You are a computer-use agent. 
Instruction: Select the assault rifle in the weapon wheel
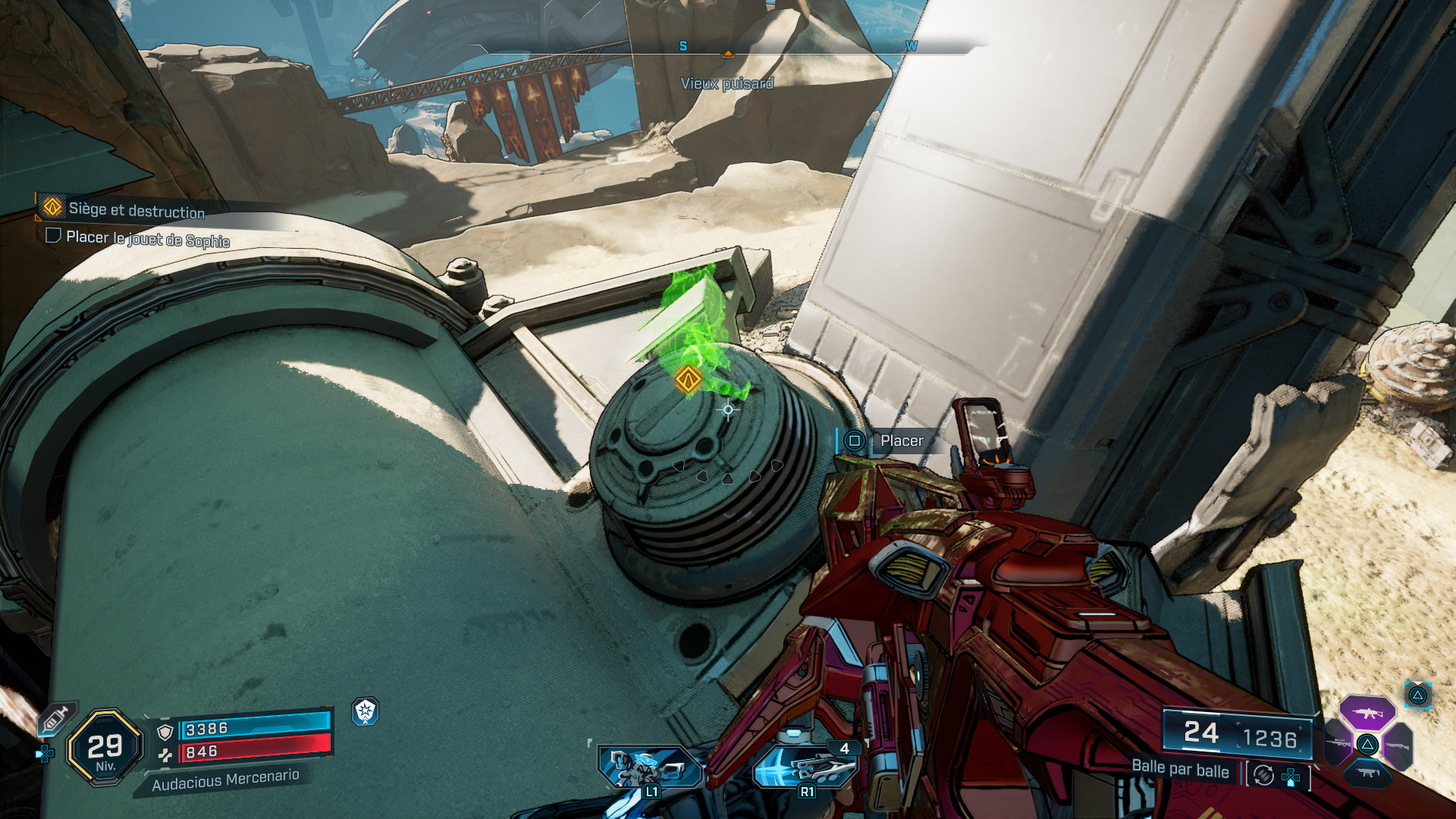tap(1367, 713)
